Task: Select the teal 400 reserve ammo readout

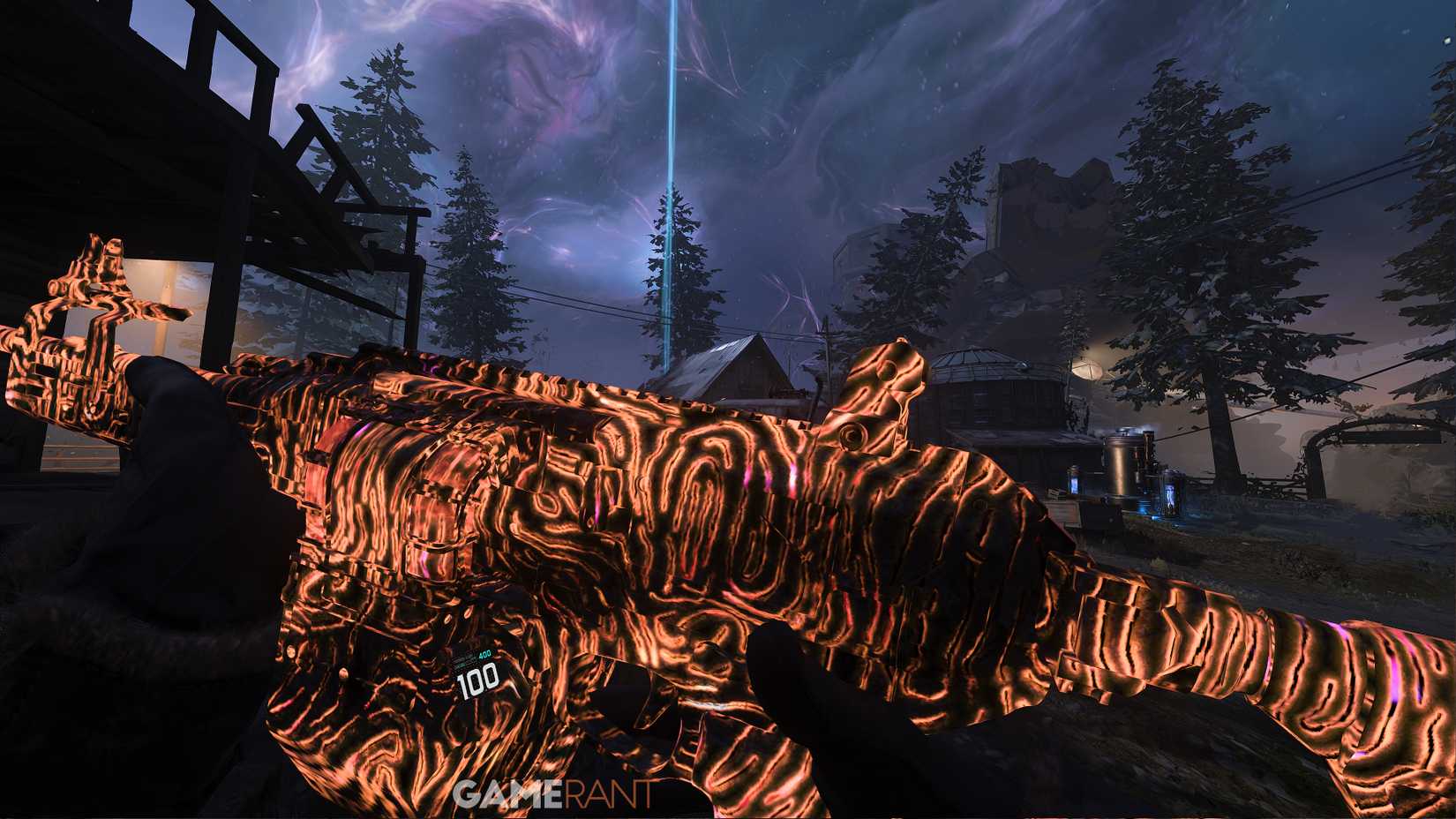Action: click(x=484, y=655)
